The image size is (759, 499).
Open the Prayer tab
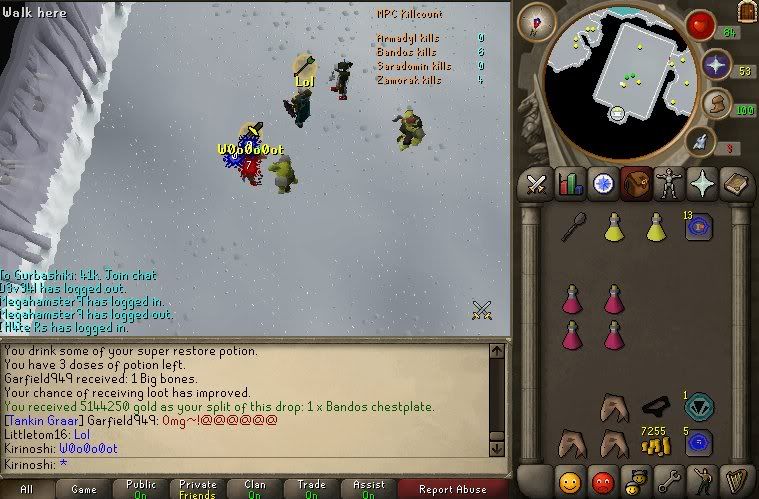click(702, 184)
